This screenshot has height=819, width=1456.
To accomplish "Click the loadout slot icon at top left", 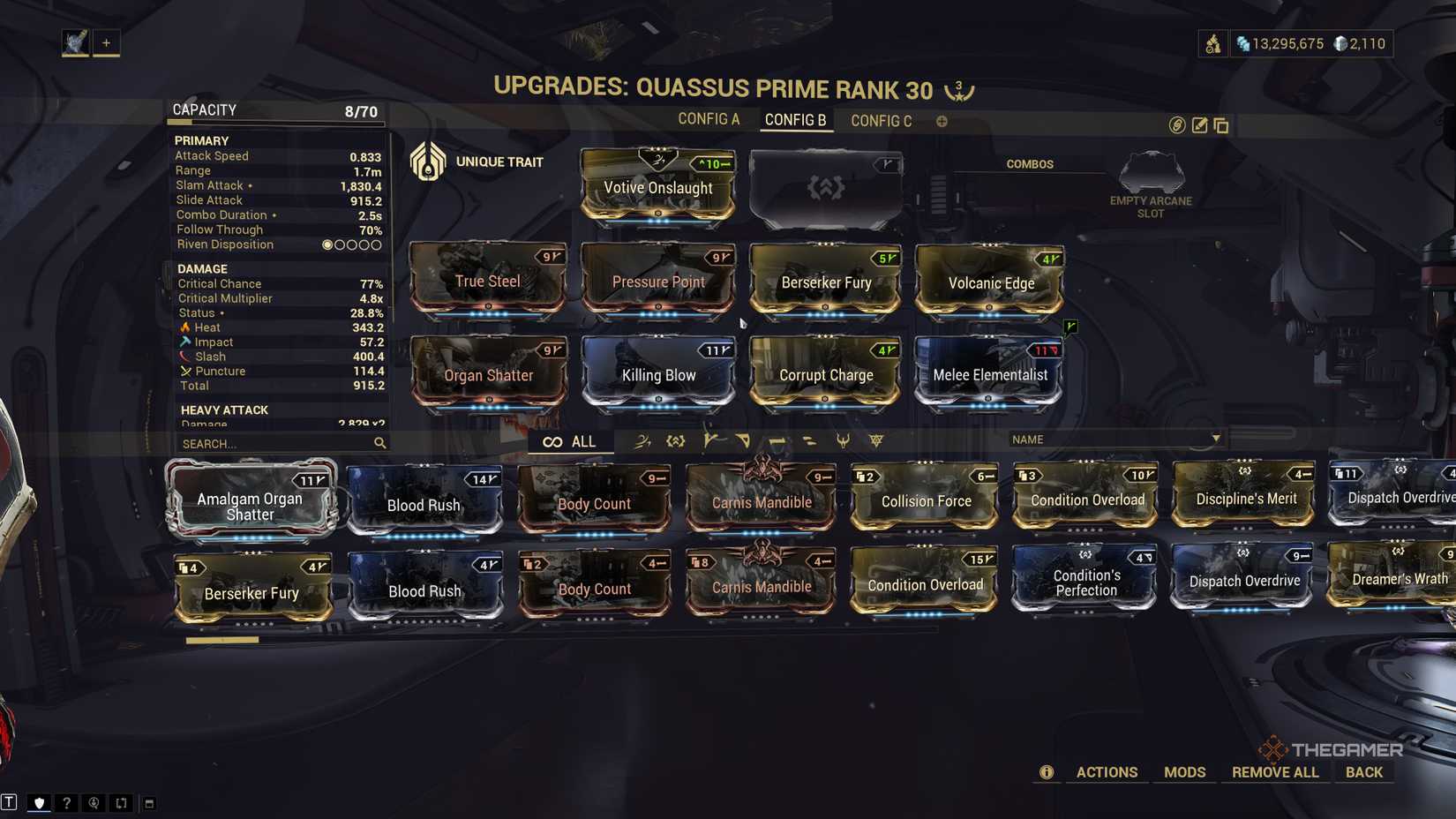I will [x=76, y=41].
